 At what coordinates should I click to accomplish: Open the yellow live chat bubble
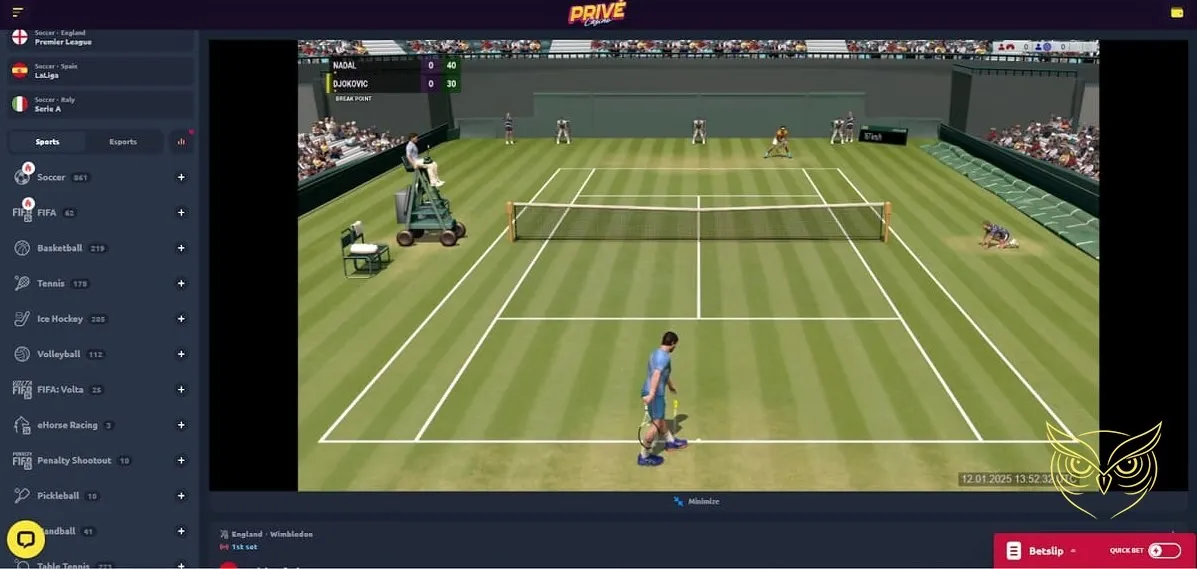click(x=26, y=540)
